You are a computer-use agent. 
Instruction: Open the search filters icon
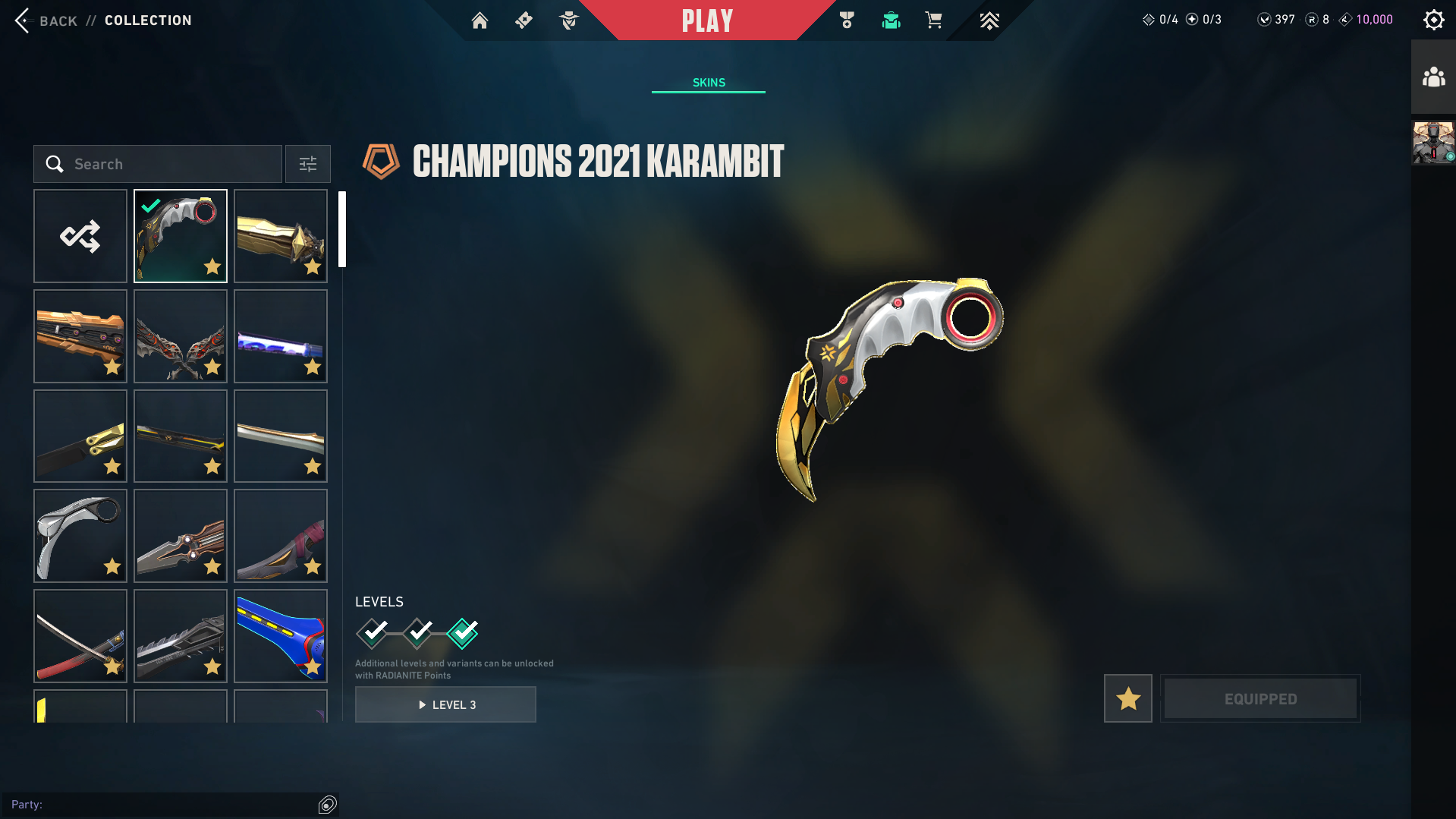pos(307,163)
